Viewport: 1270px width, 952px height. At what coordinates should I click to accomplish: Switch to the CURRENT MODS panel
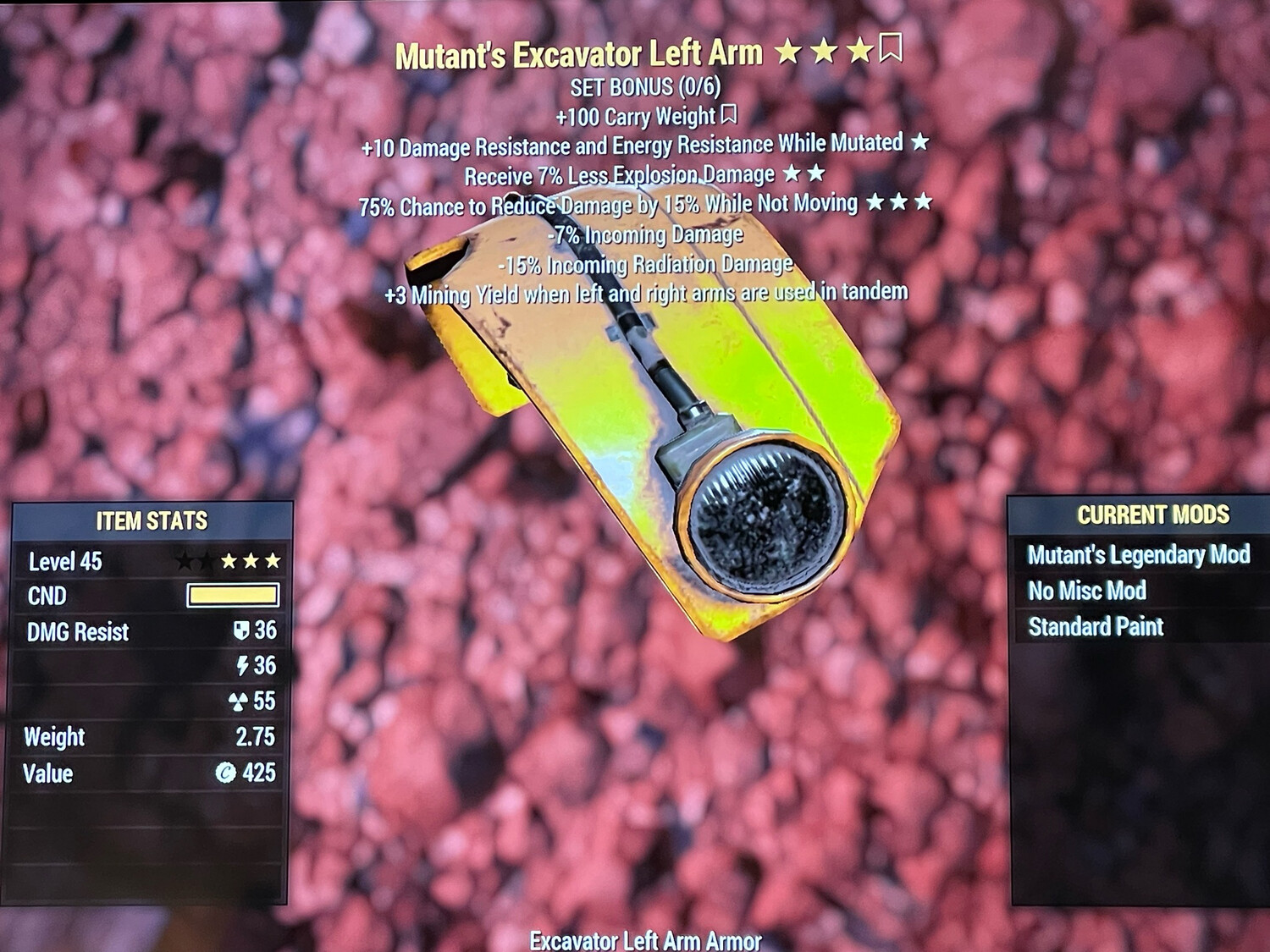point(1153,514)
